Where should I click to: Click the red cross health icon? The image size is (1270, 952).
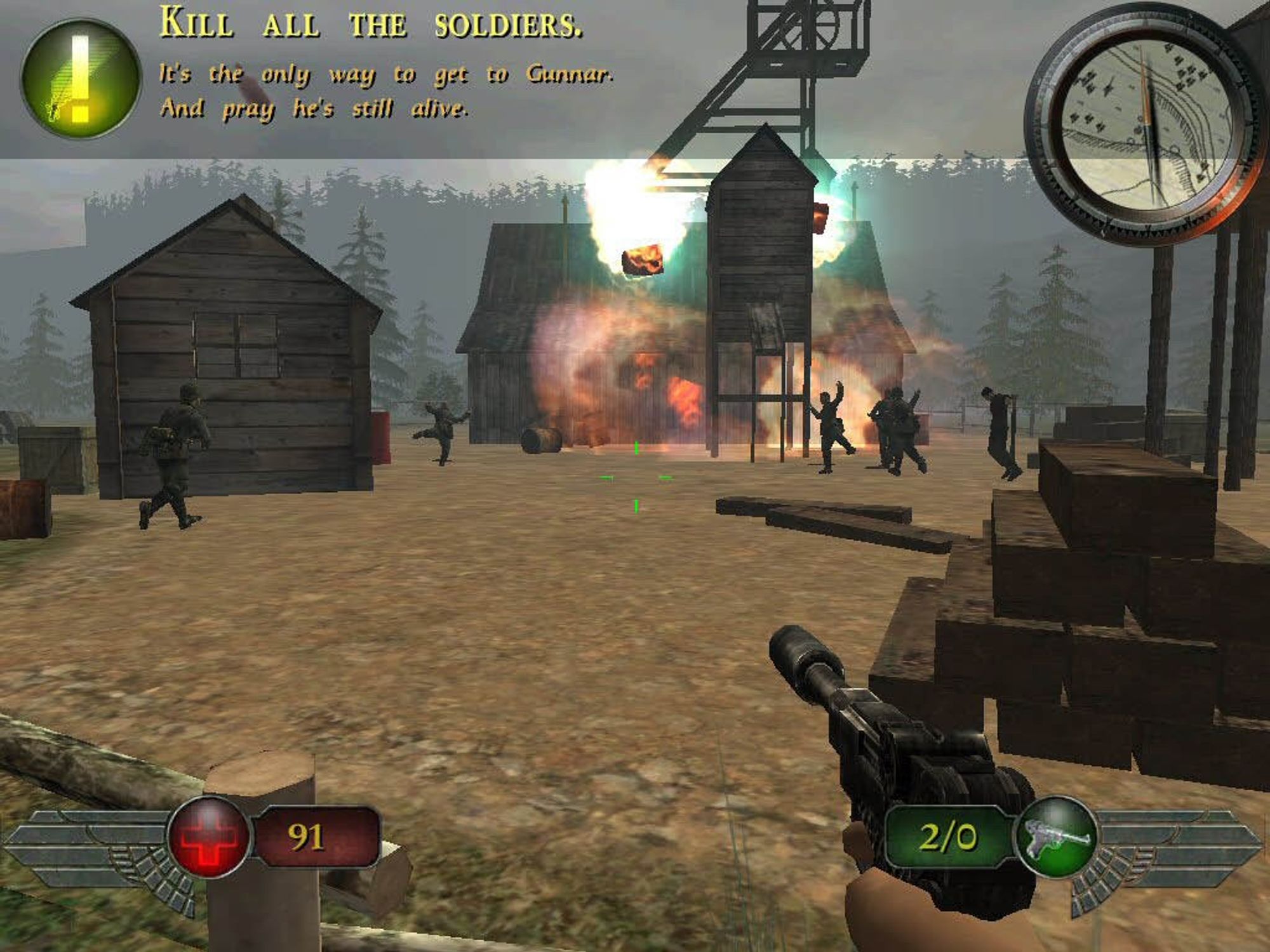pyautogui.click(x=209, y=838)
